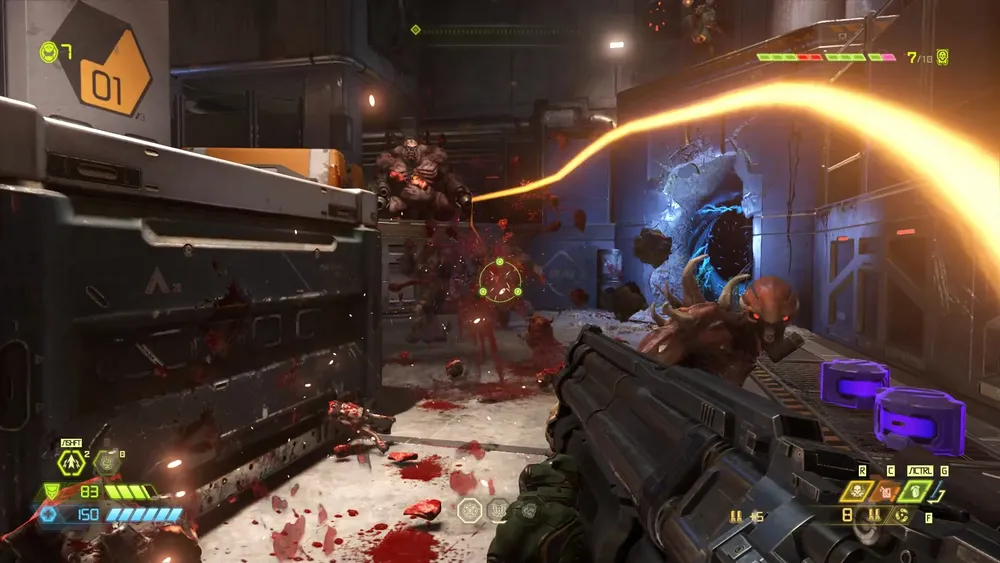1000x563 pixels.
Task: Use the orange flame belch icon
Action: pyautogui.click(x=885, y=491)
